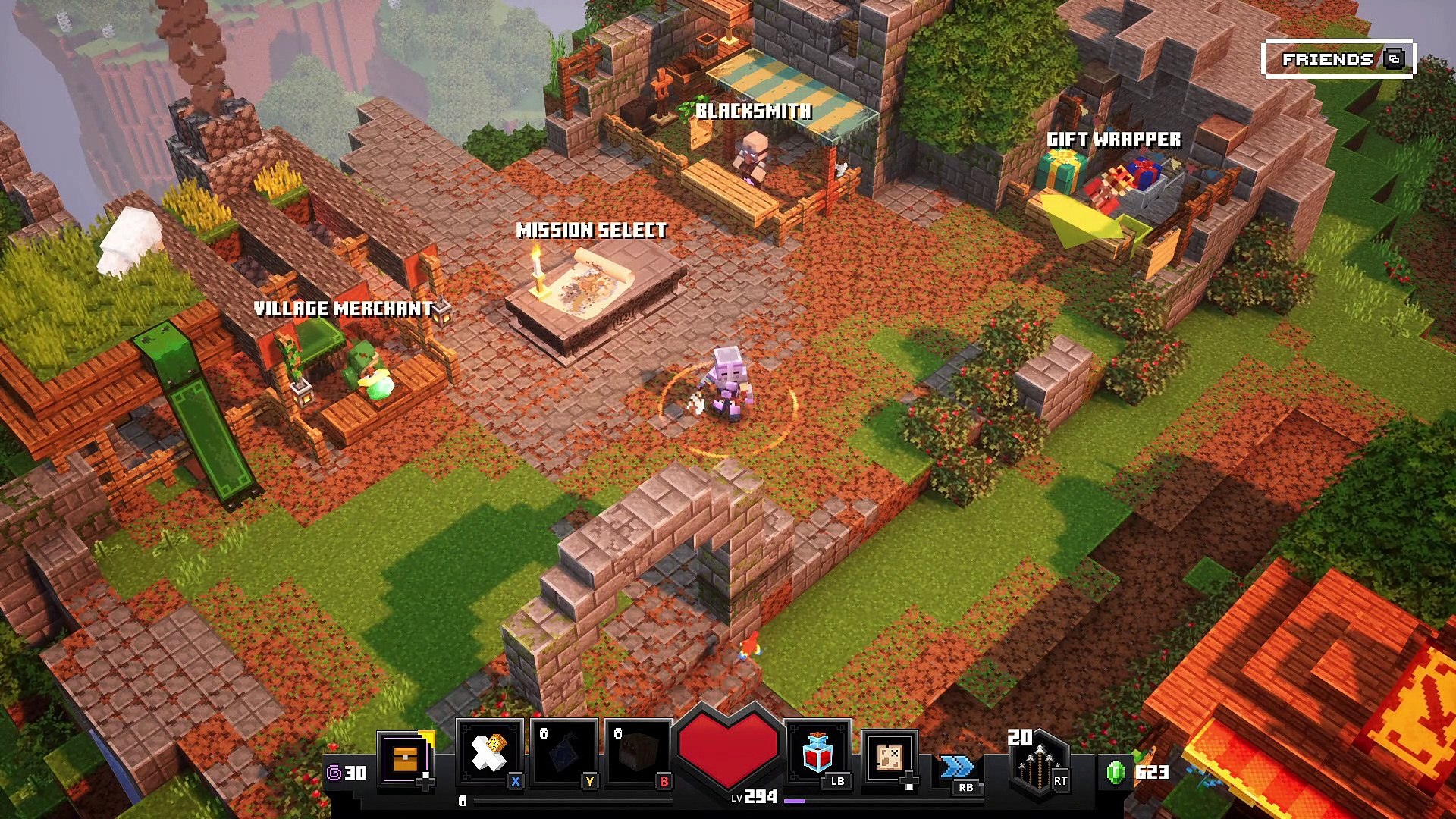Open the inventory chest icon
This screenshot has width=1456, height=819.
click(406, 758)
